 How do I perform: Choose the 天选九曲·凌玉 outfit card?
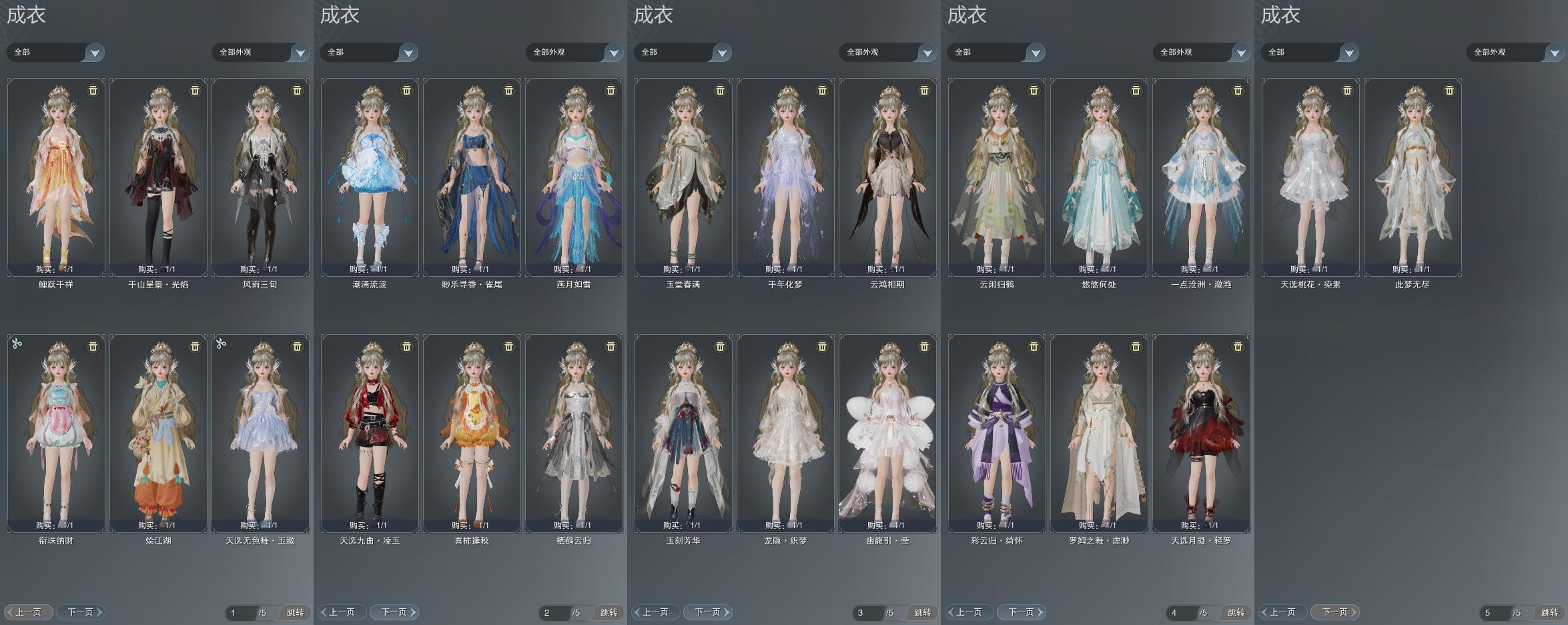point(370,434)
